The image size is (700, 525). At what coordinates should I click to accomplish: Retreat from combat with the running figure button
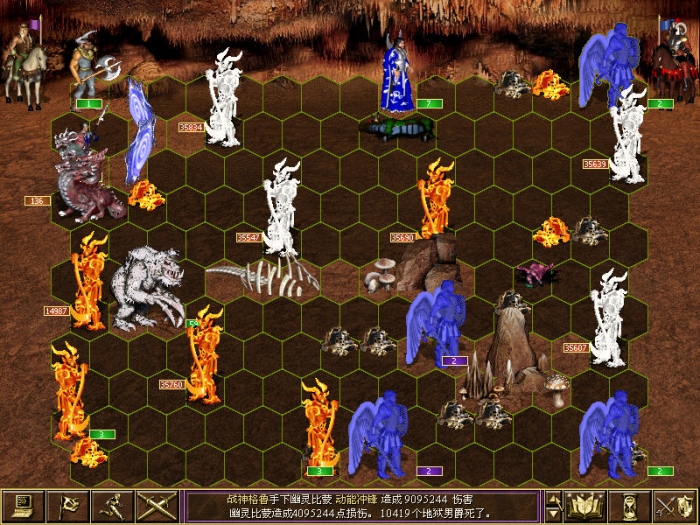[112, 506]
